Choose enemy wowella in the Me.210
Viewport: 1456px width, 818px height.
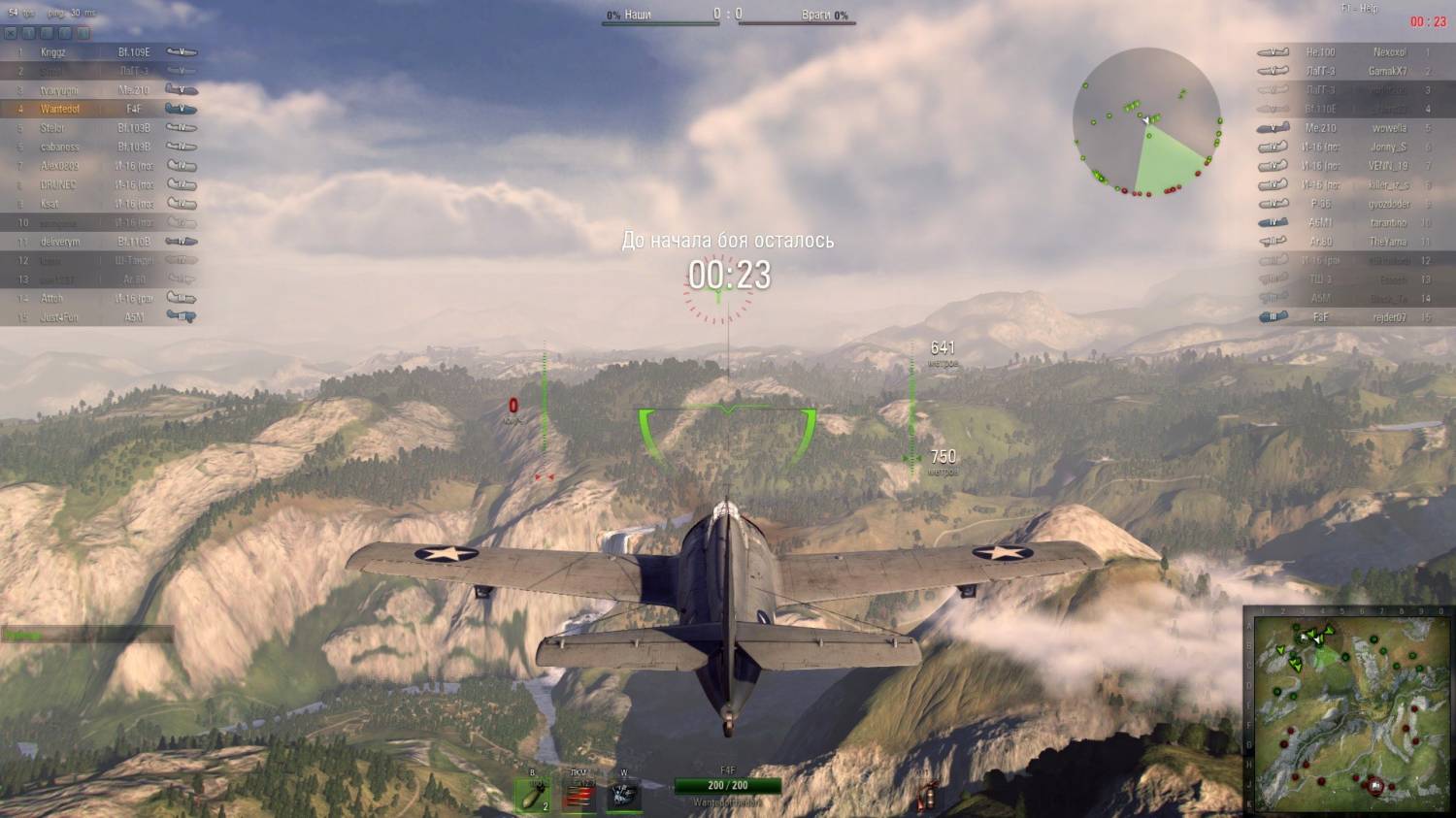[x=1359, y=128]
